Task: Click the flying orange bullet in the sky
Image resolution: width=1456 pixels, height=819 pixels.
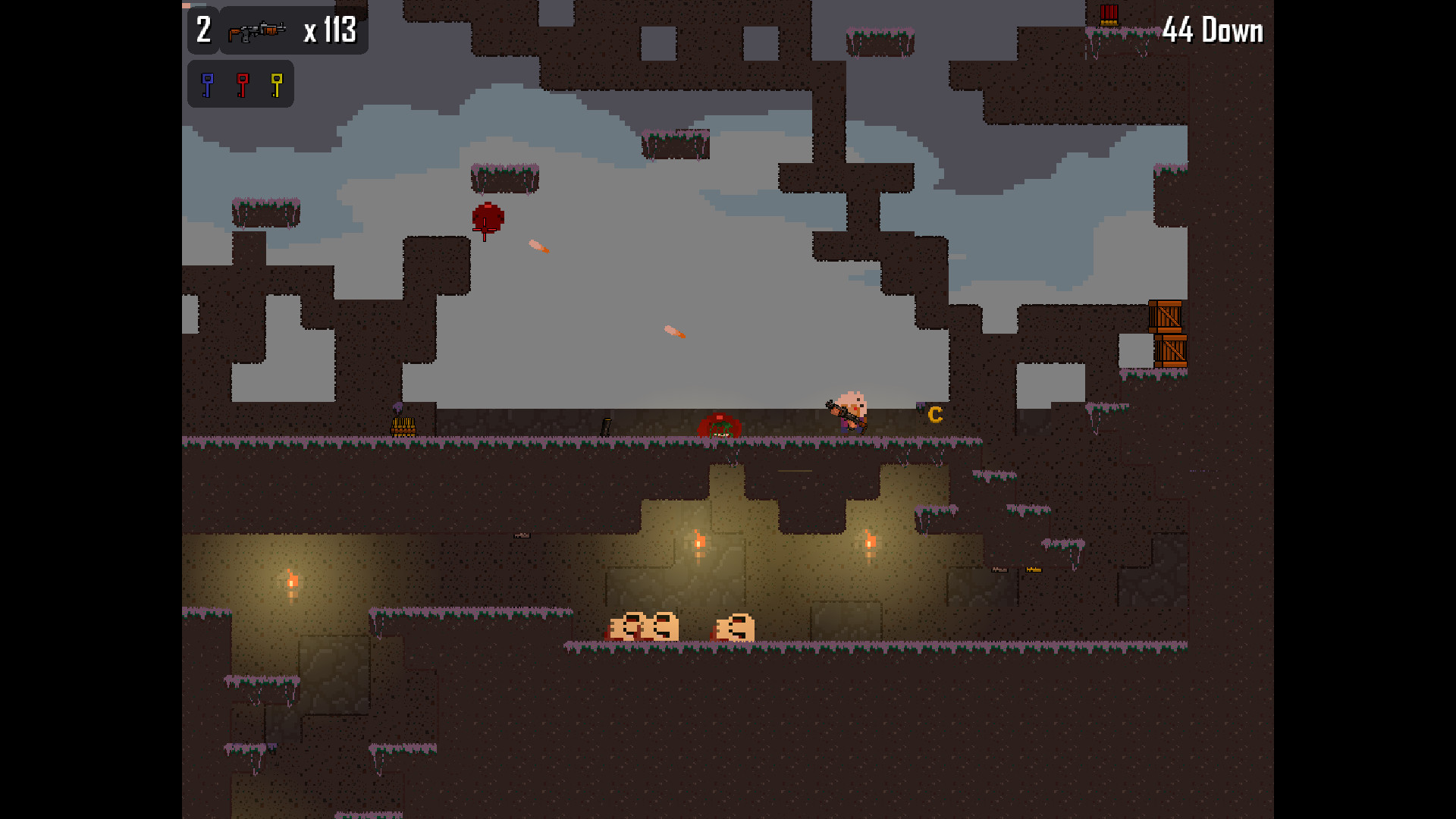Action: [x=538, y=246]
